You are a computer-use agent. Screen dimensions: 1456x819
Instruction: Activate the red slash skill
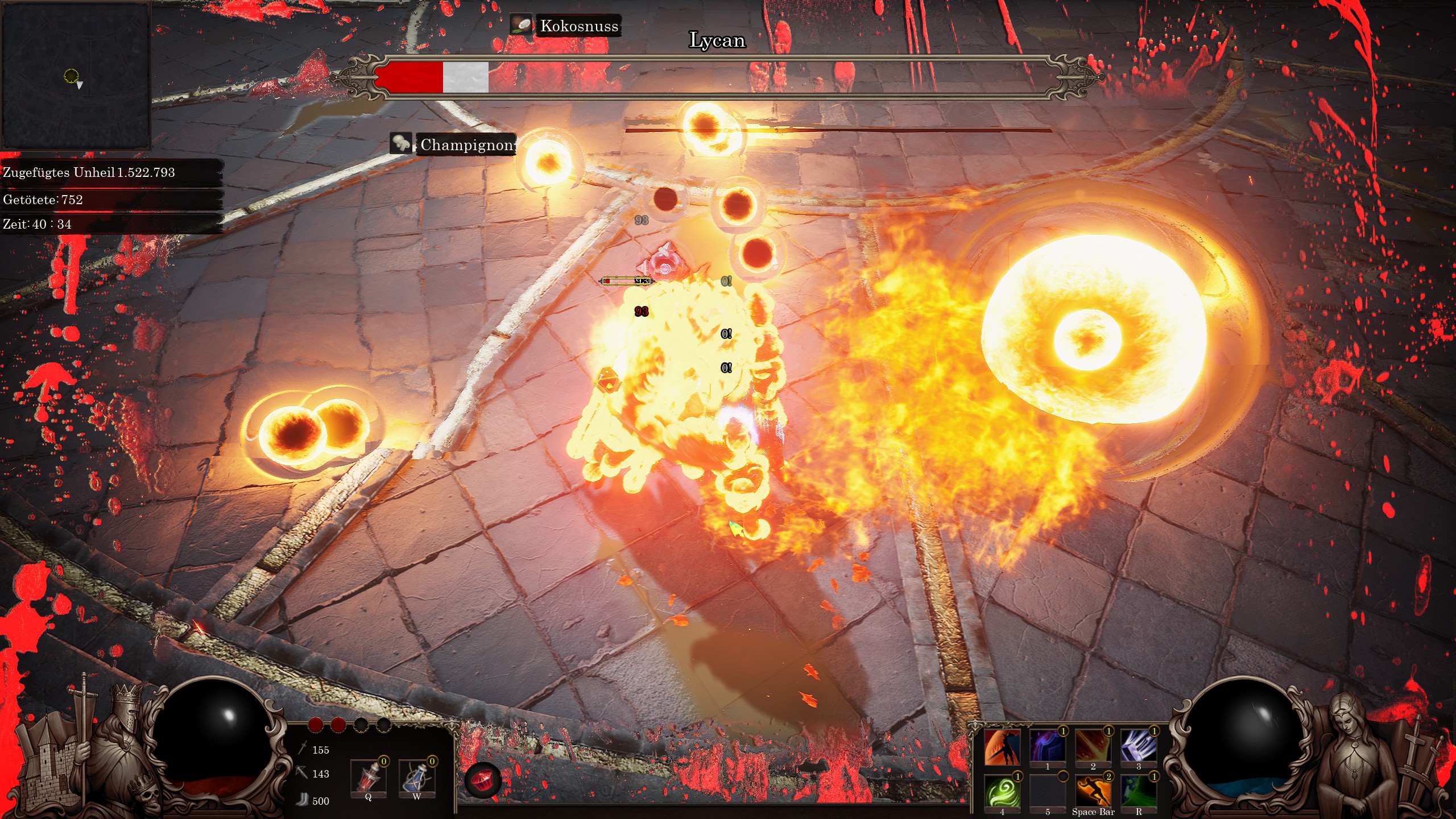click(x=1093, y=747)
